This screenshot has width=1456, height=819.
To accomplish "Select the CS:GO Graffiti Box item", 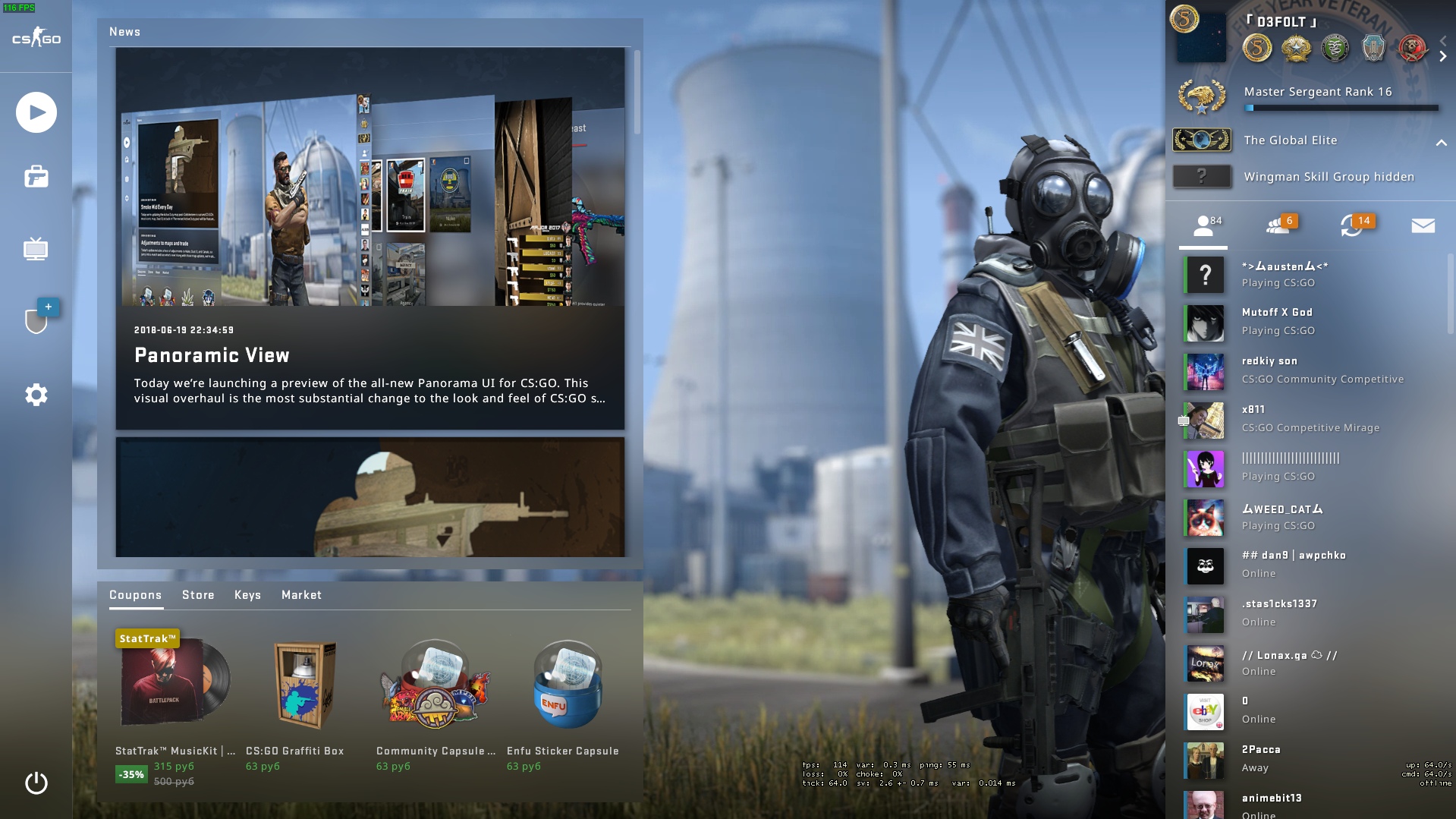I will click(304, 685).
